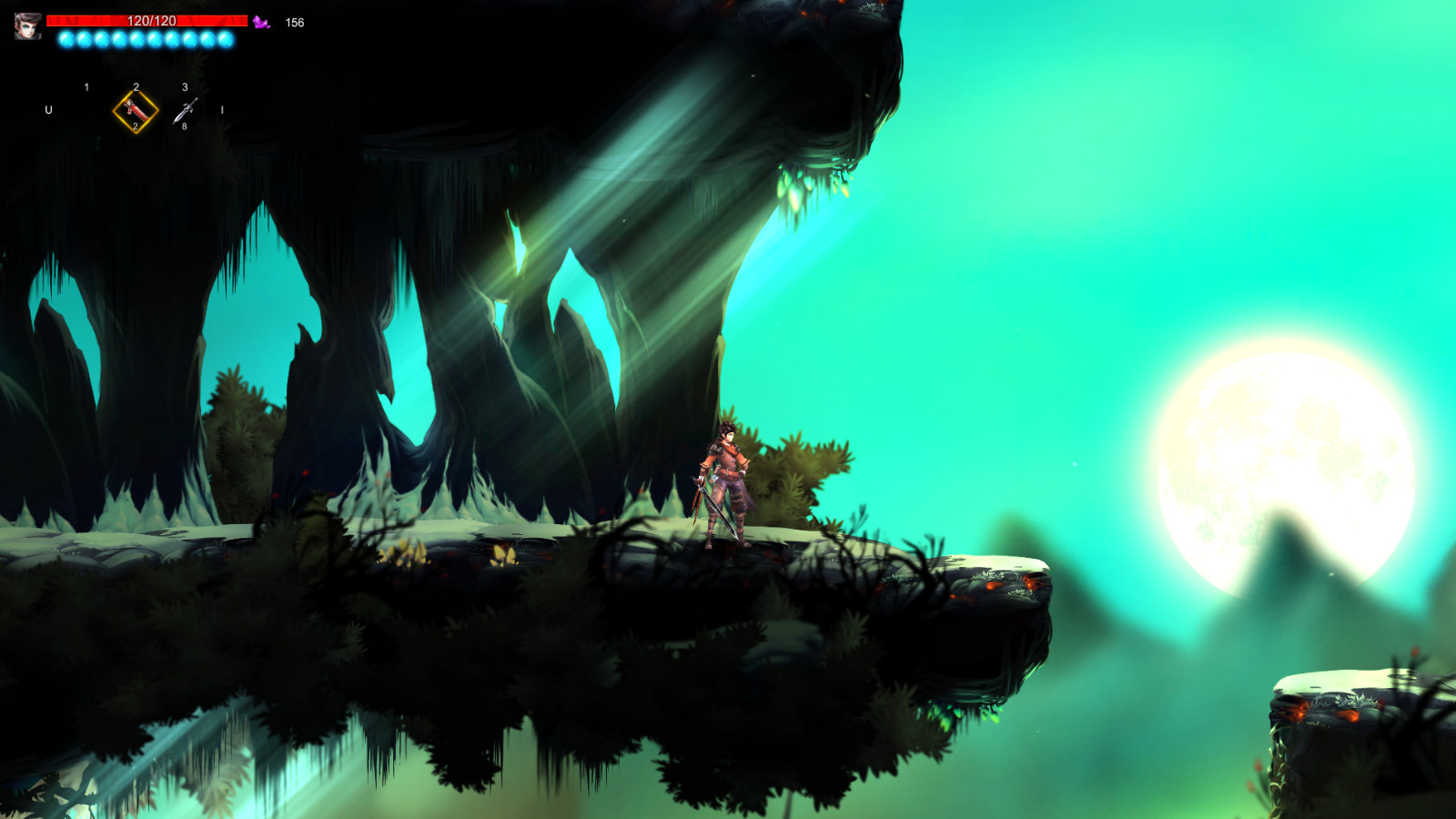
Task: Activate the I item slot
Action: tap(221, 110)
